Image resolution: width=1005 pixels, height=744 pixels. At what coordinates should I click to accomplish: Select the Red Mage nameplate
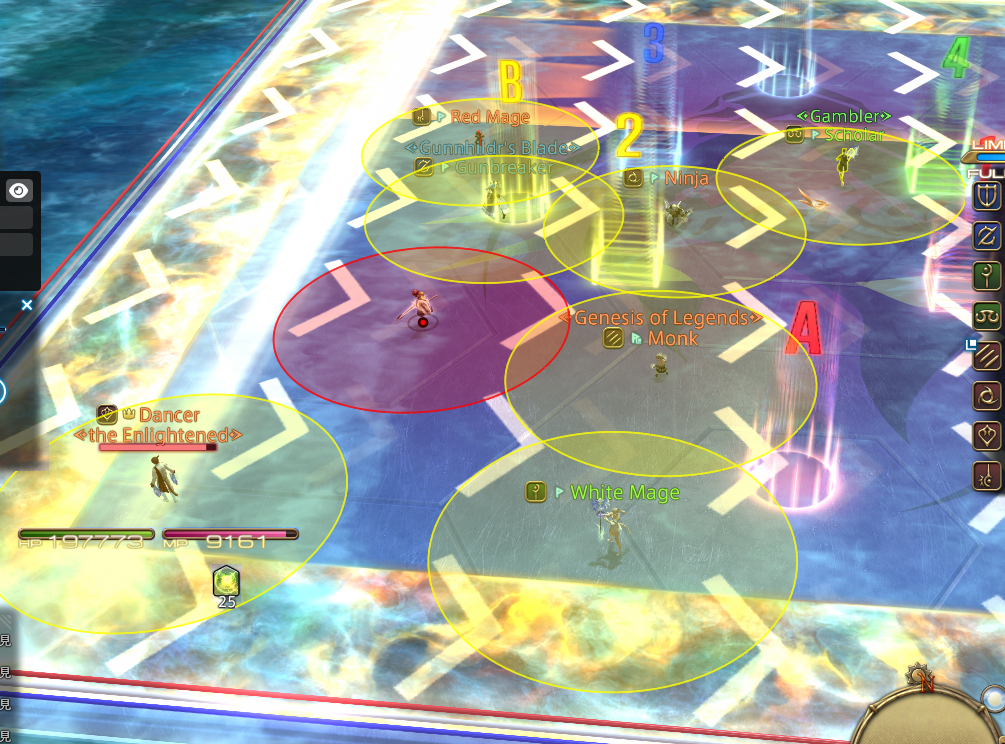pyautogui.click(x=489, y=117)
